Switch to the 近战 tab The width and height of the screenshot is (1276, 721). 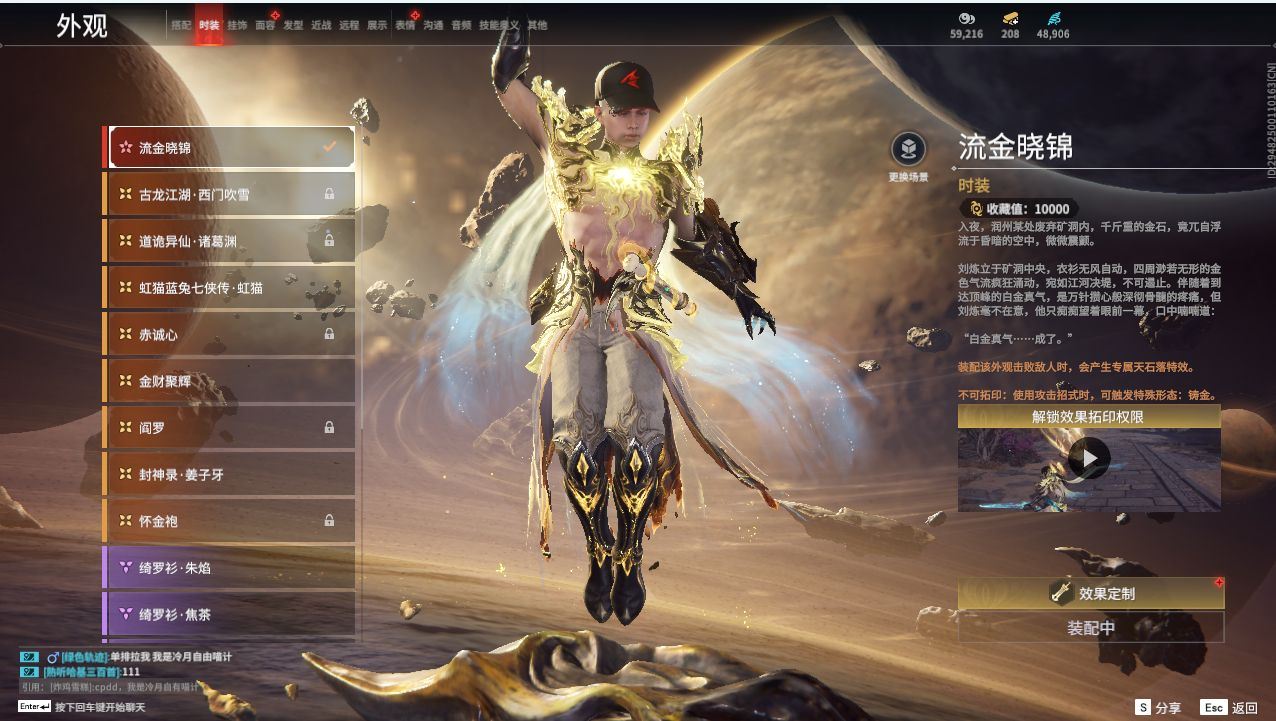[321, 25]
